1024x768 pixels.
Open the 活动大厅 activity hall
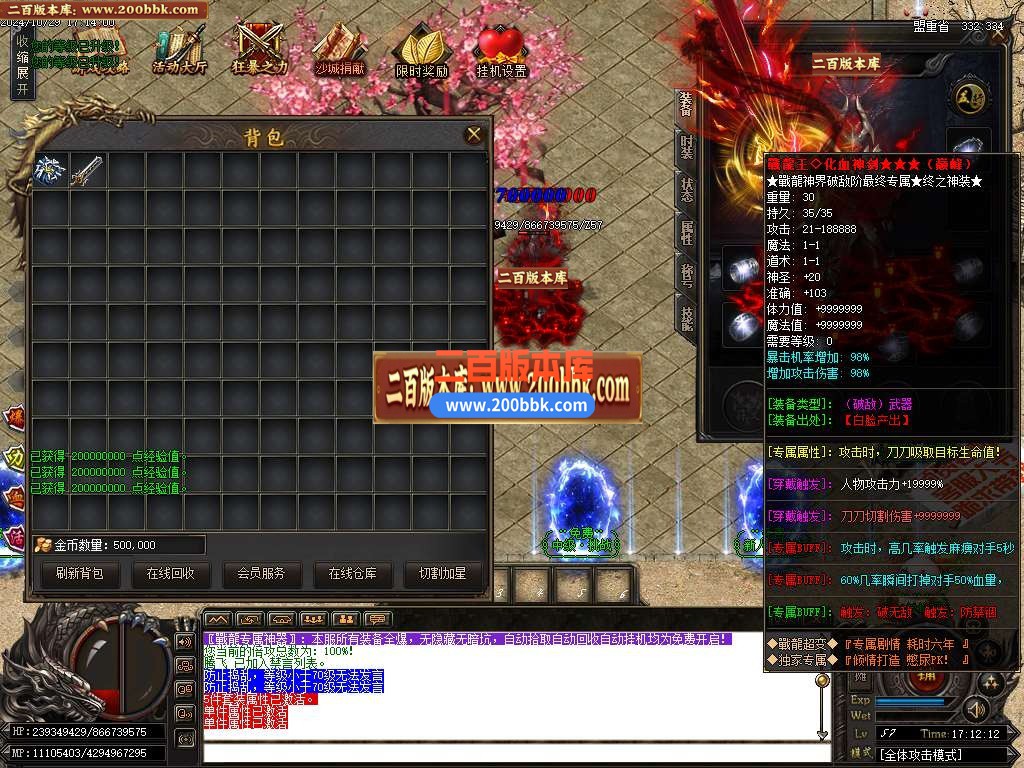tap(180, 50)
